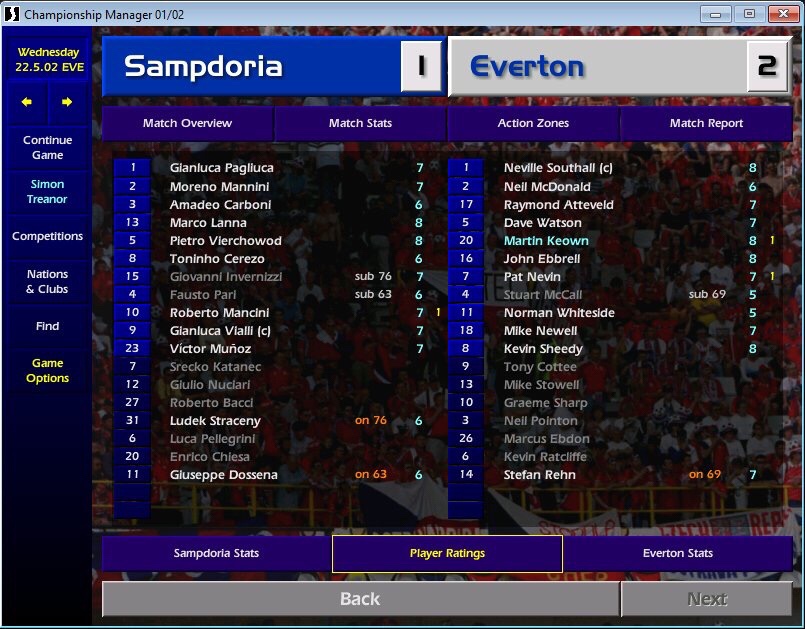Open the Match Overview tab
This screenshot has height=629, width=805.
(x=187, y=123)
